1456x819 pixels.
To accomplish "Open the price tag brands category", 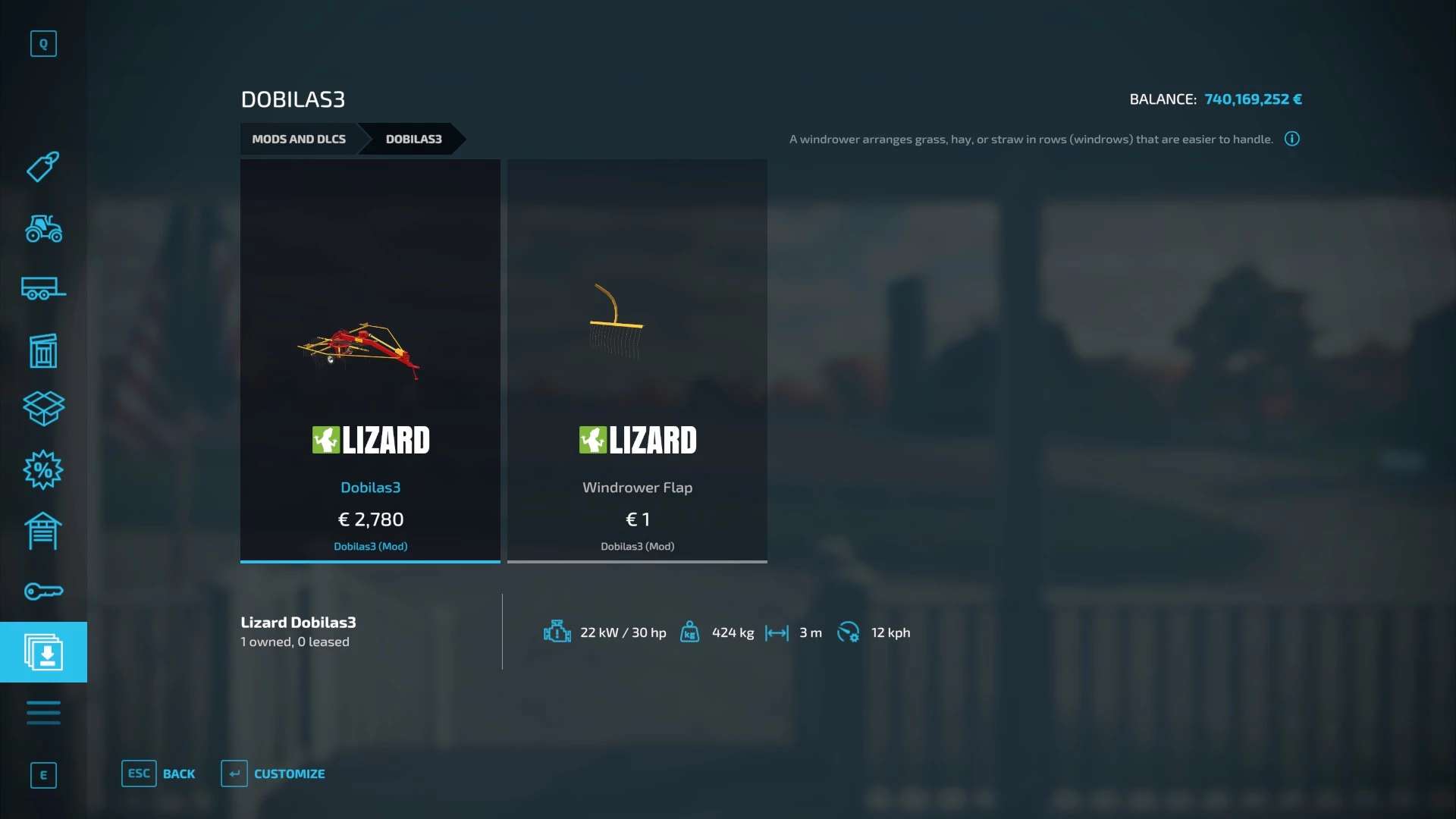I will (43, 167).
